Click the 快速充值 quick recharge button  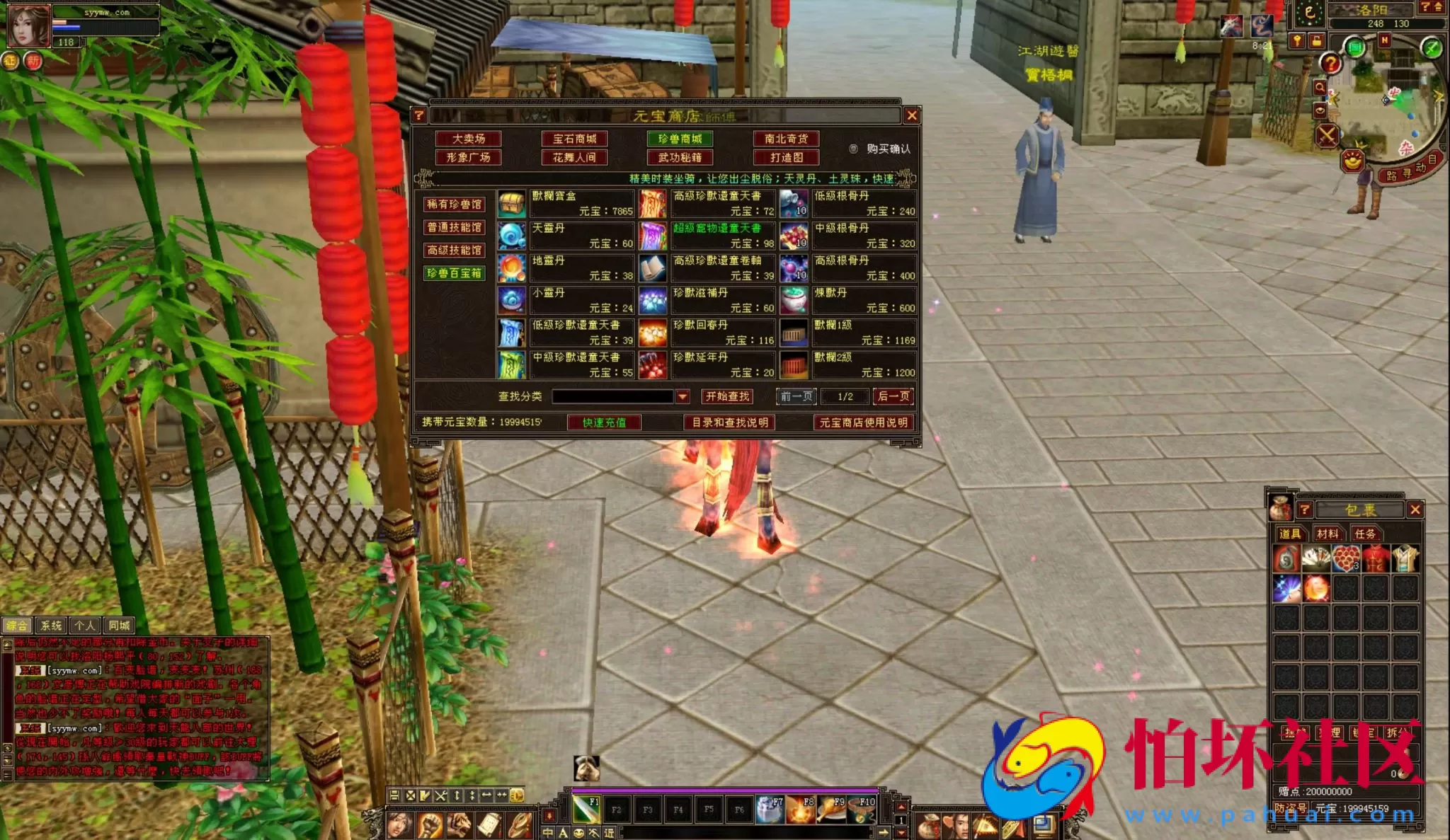[605, 422]
